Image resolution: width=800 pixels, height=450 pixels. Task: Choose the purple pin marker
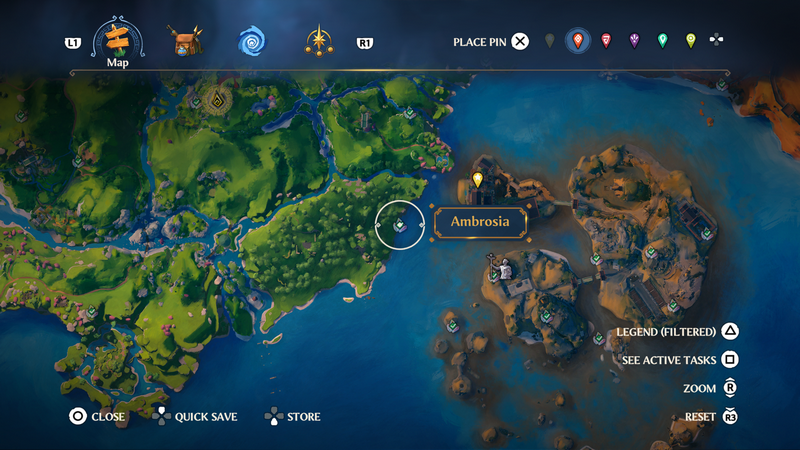pos(634,41)
